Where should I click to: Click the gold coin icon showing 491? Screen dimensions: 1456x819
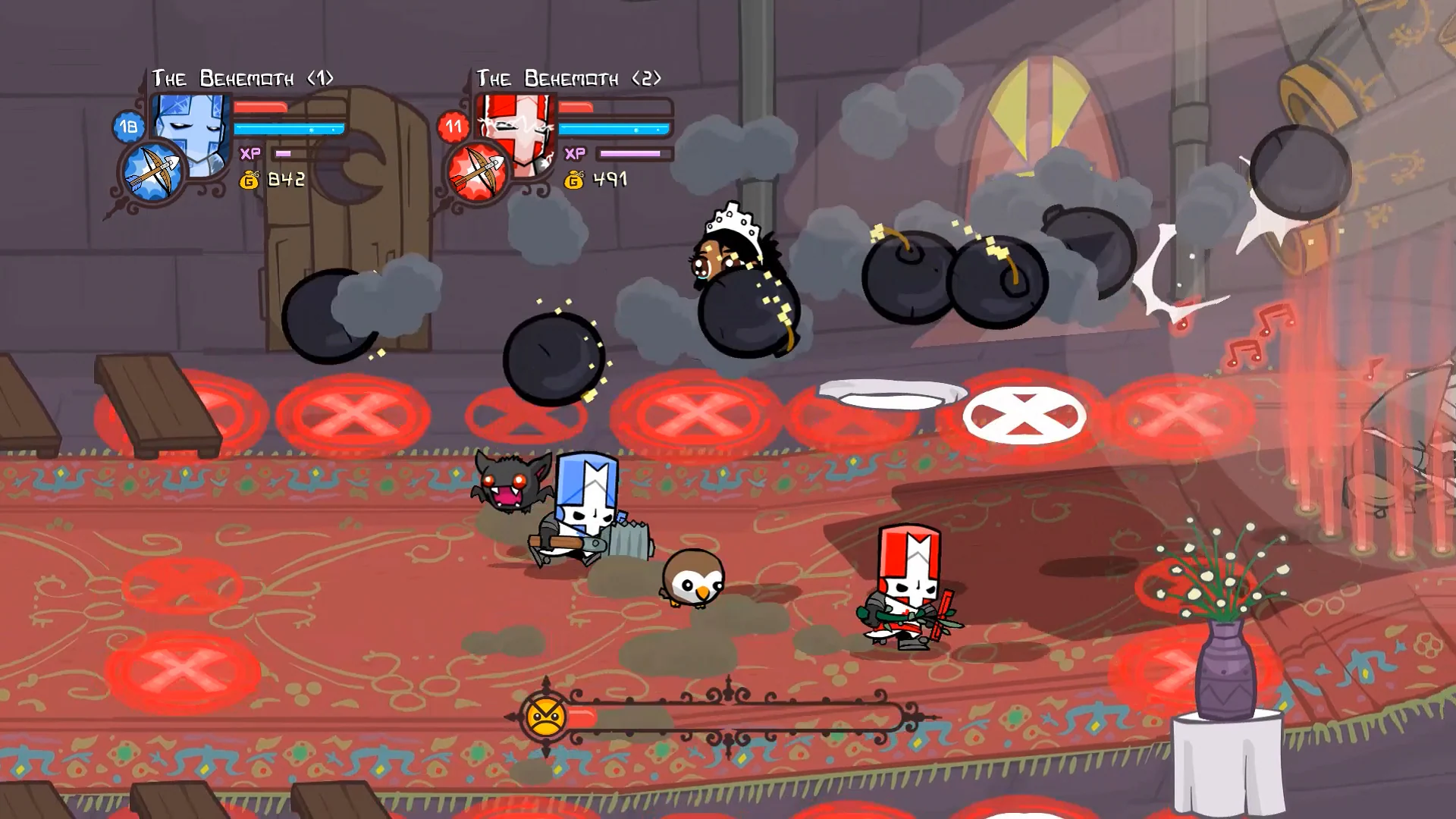tap(574, 180)
